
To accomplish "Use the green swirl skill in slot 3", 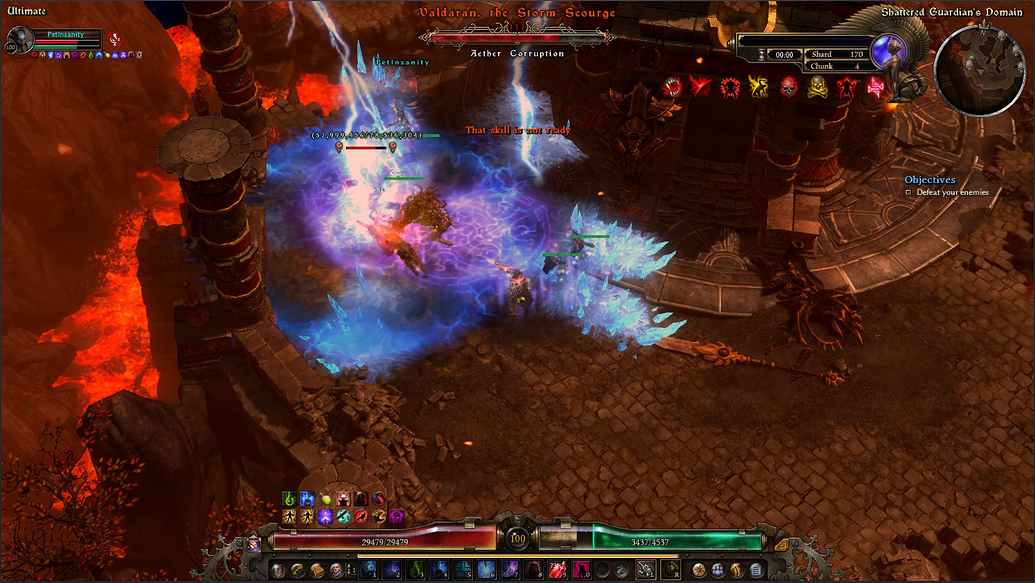I will tap(415, 570).
